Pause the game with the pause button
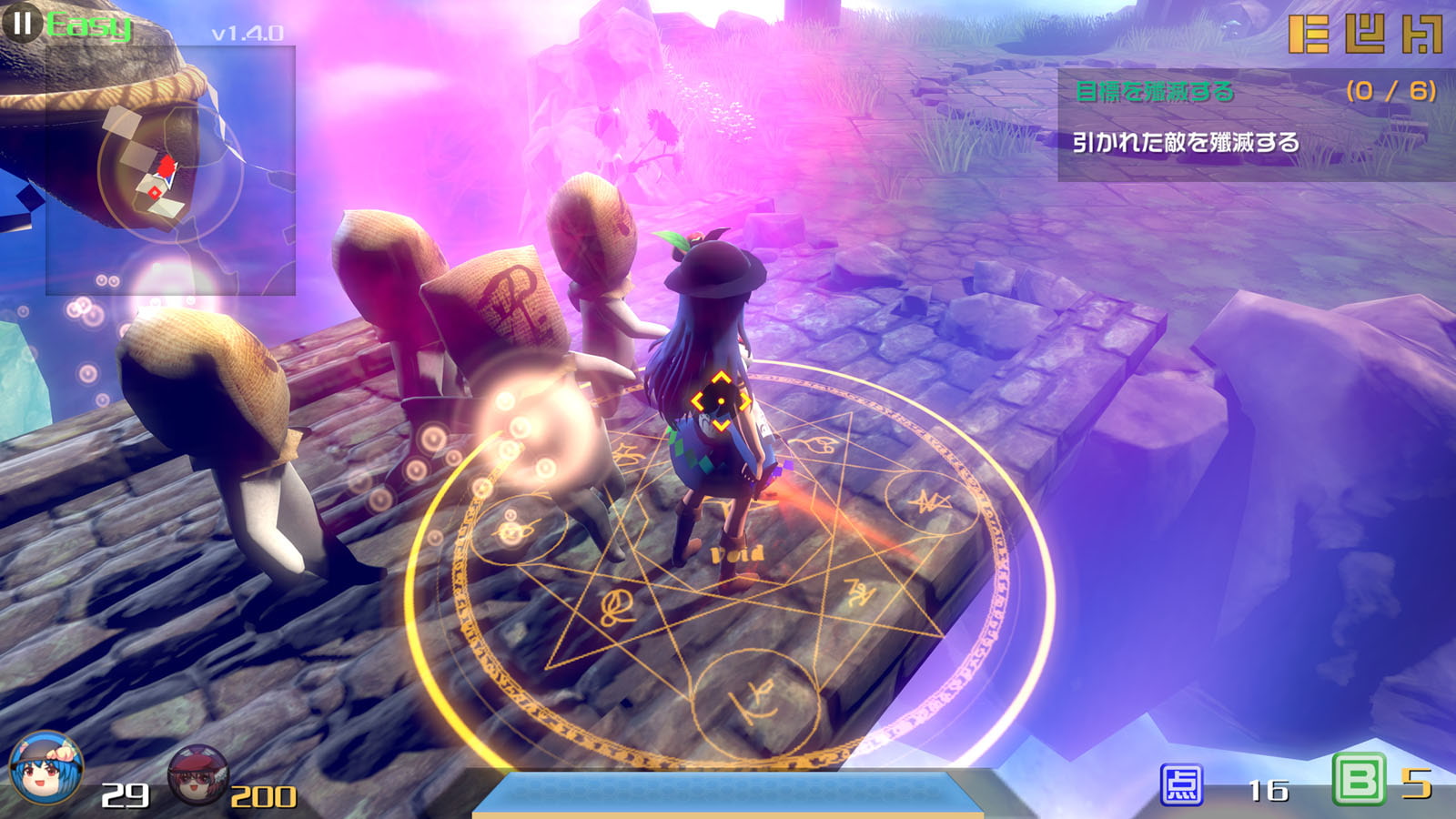 pyautogui.click(x=22, y=23)
